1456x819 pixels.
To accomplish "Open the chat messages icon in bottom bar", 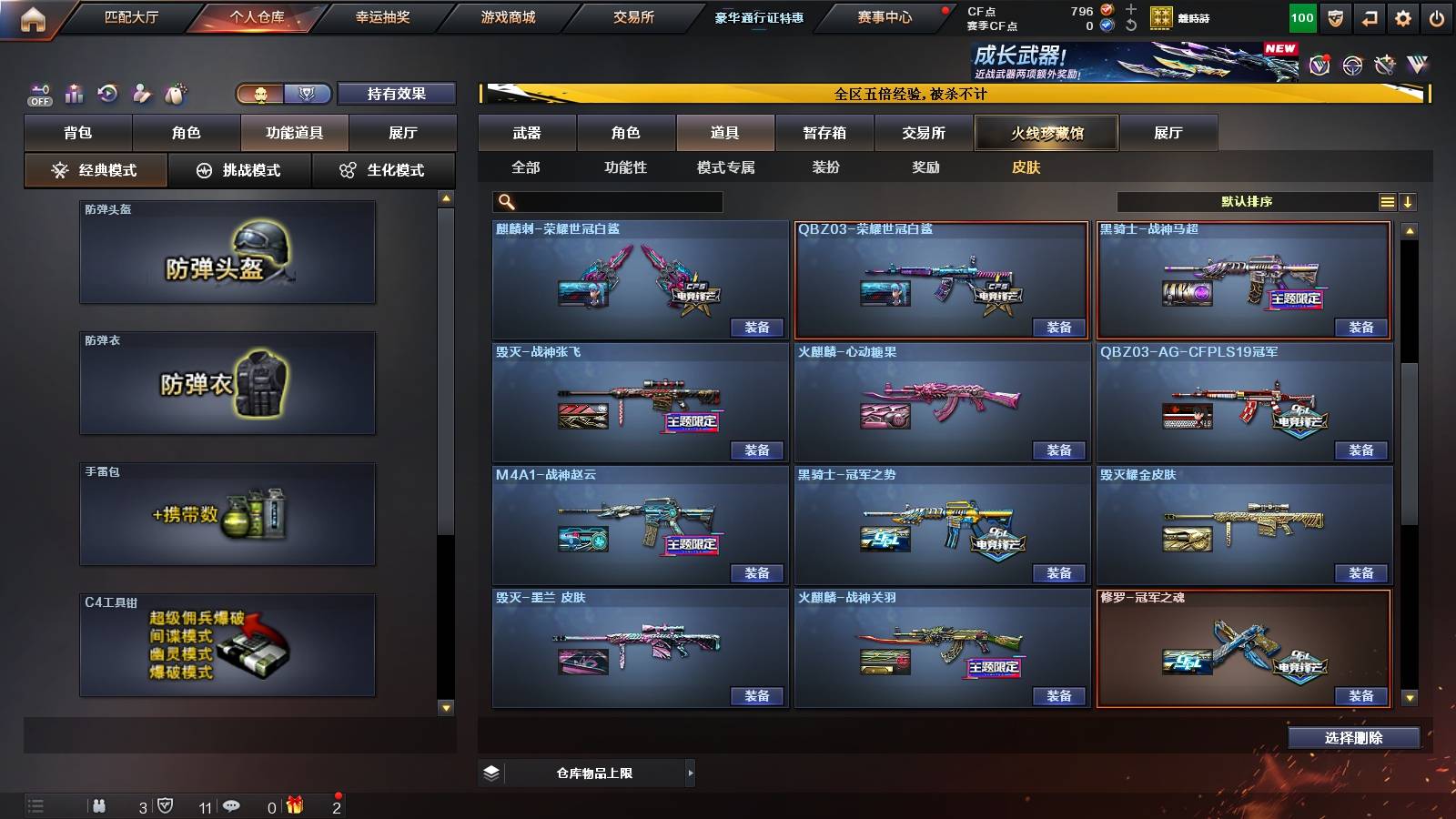I will 231,804.
